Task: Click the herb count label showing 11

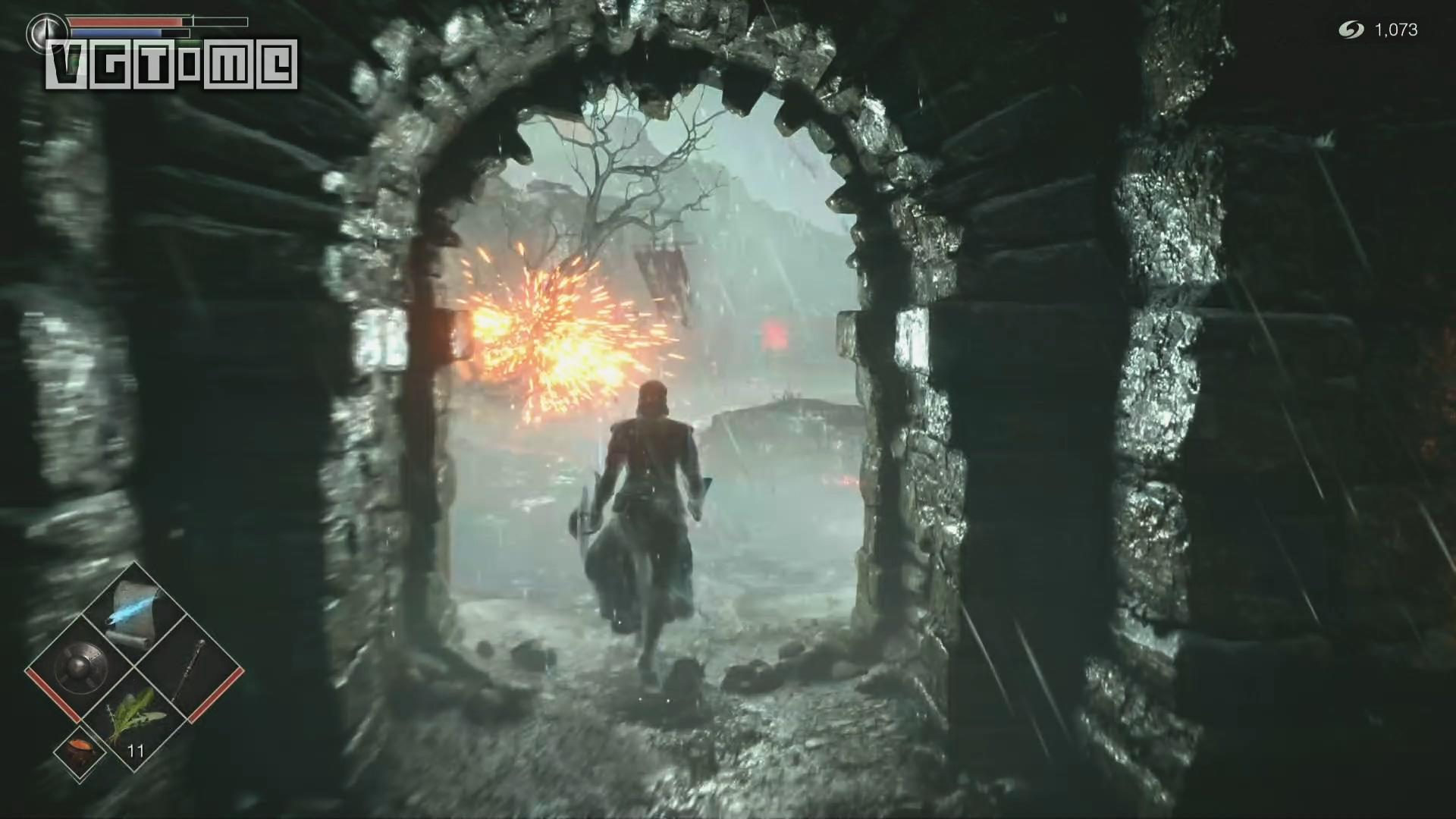Action: (136, 751)
